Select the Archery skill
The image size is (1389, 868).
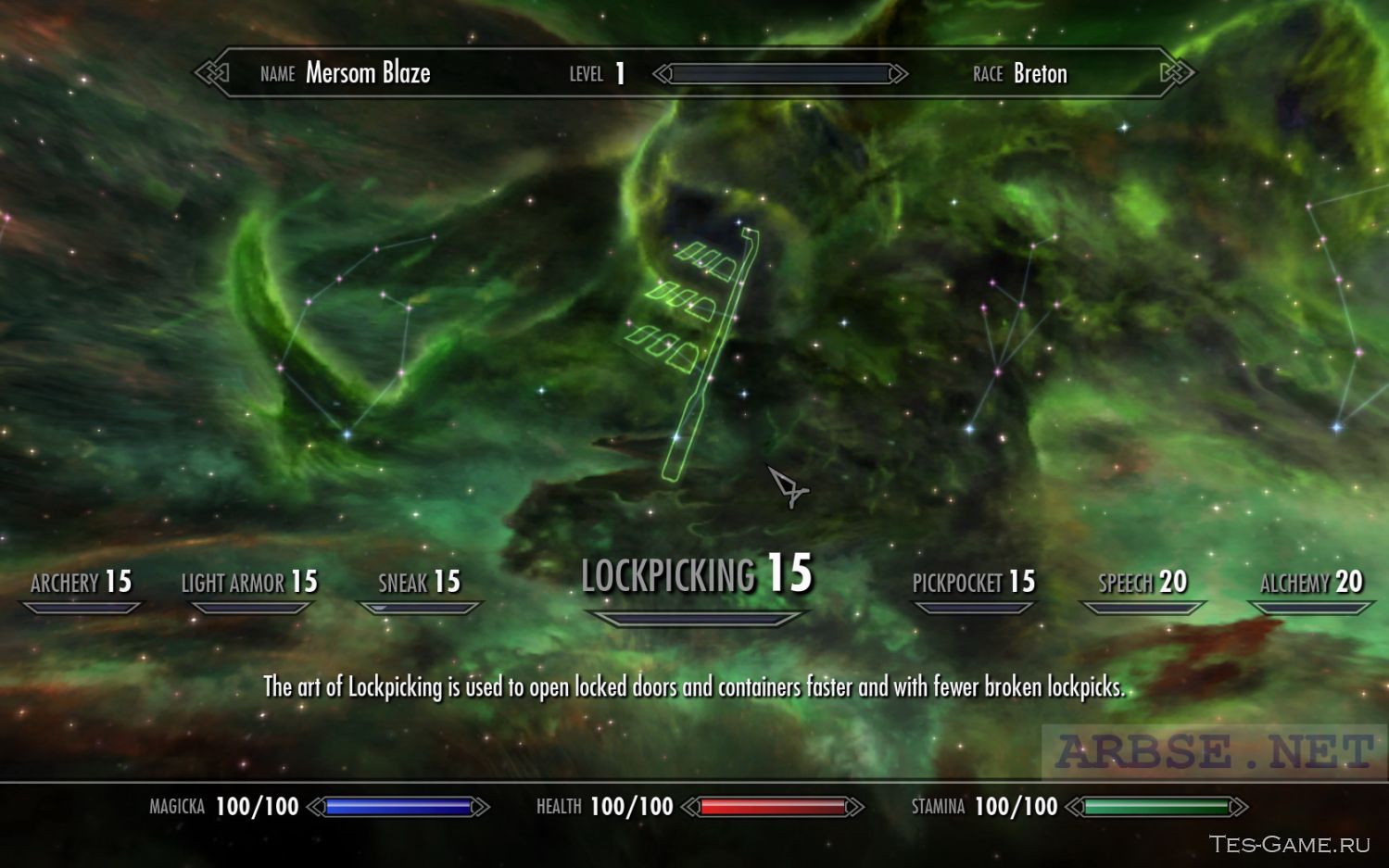pyautogui.click(x=82, y=583)
